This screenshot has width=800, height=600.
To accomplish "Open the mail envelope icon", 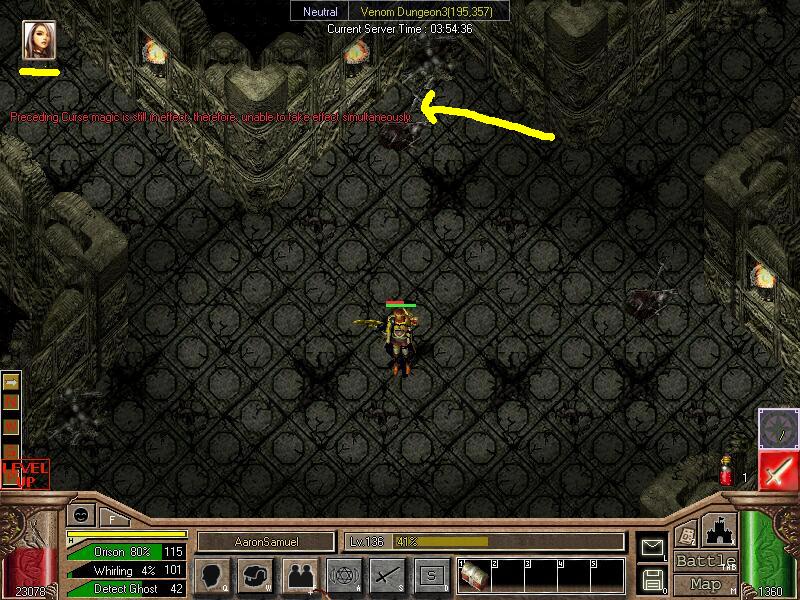I will (x=653, y=547).
